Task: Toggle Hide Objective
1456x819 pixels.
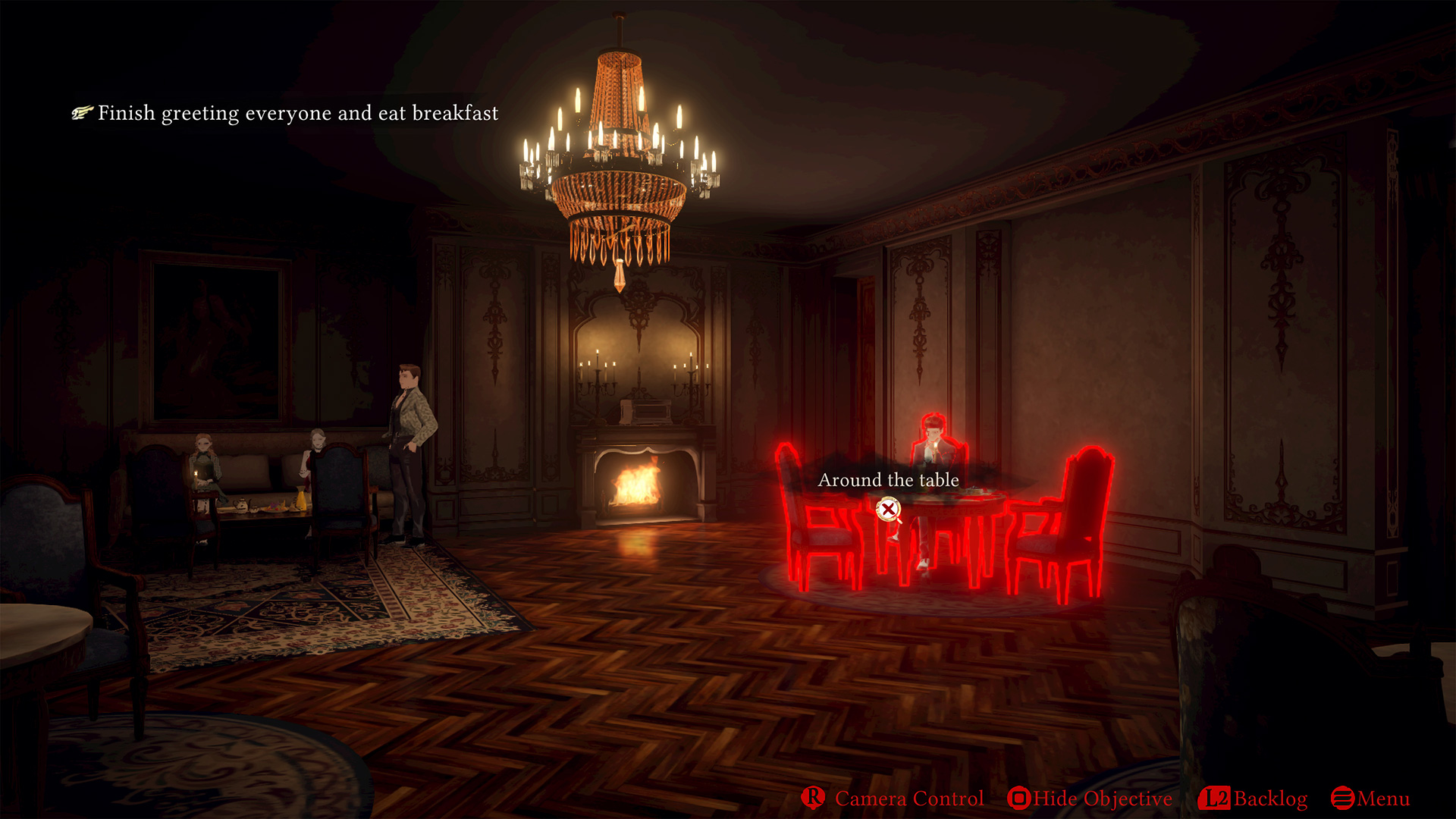Action: (1090, 799)
